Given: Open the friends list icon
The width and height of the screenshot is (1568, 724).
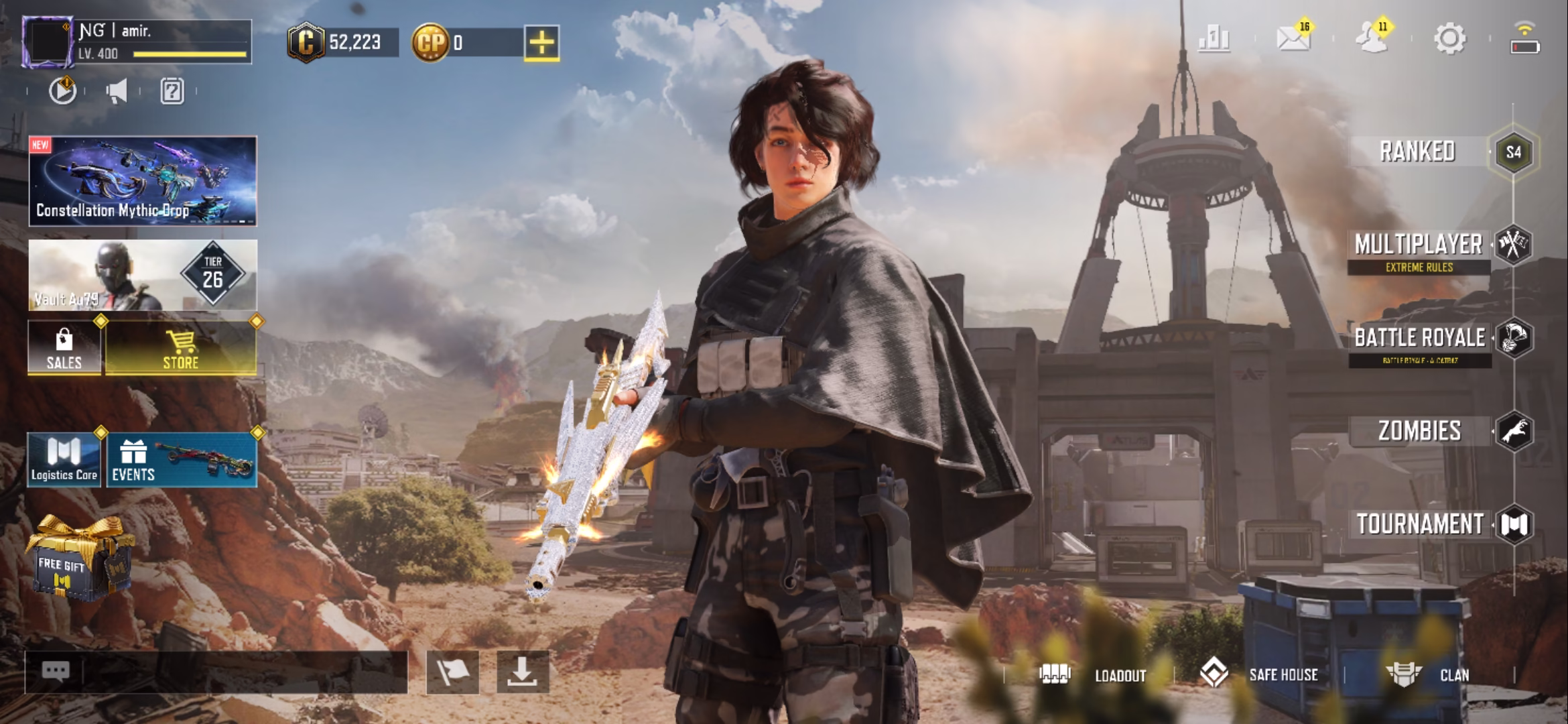Looking at the screenshot, I should click(1371, 39).
